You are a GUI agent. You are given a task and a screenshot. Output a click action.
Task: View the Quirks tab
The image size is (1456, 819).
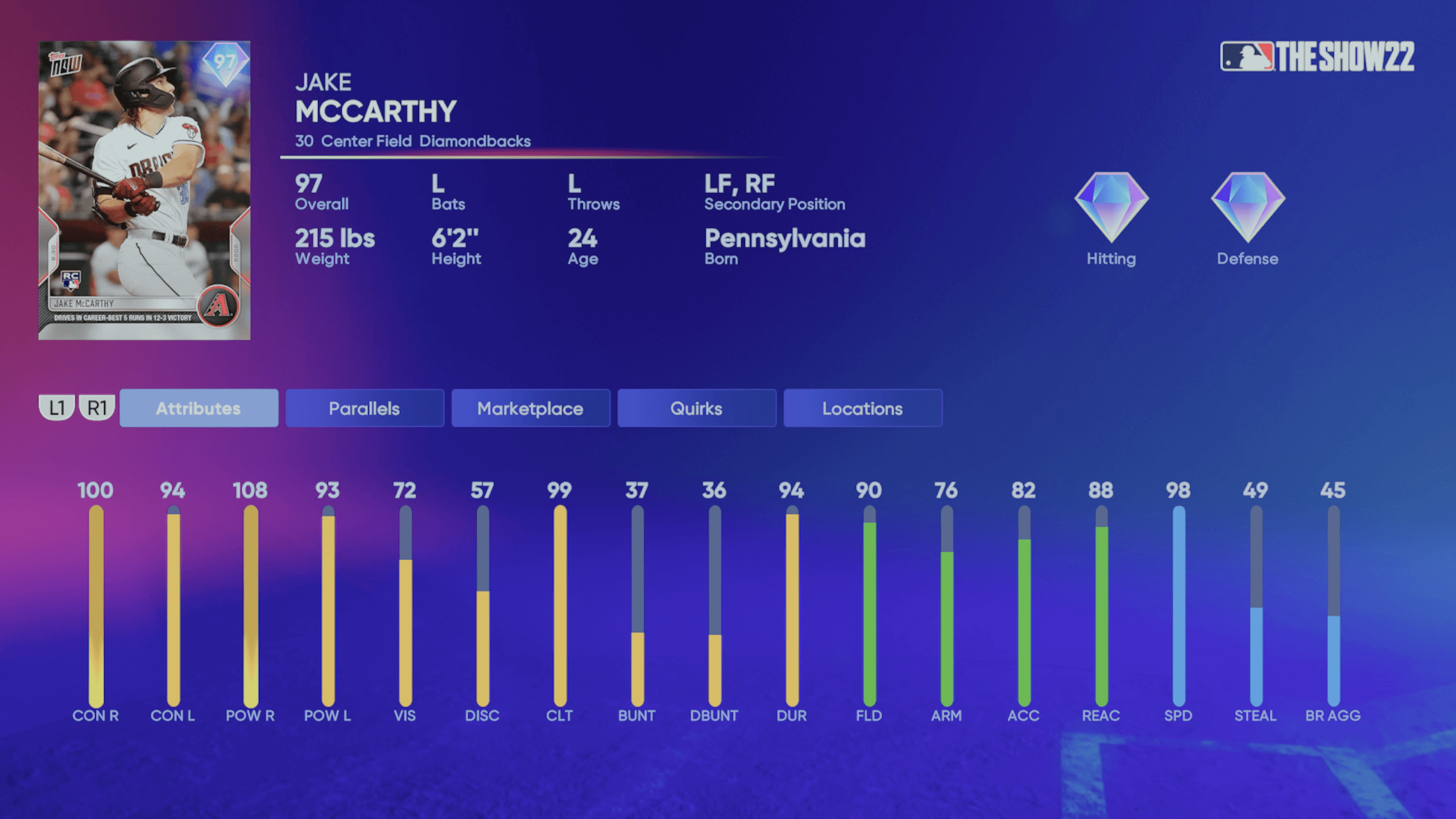coord(696,408)
